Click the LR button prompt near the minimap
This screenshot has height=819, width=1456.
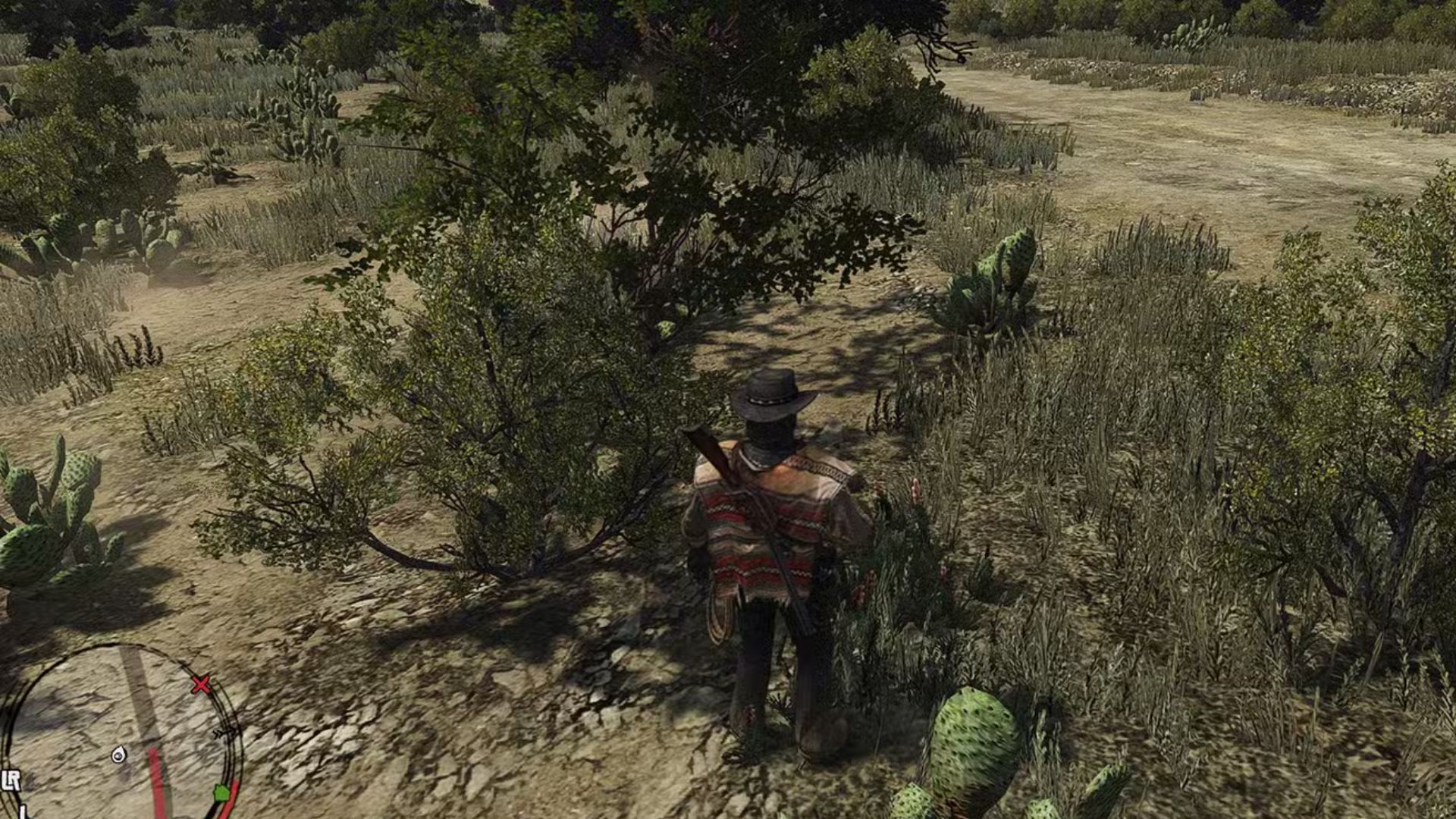click(x=11, y=779)
